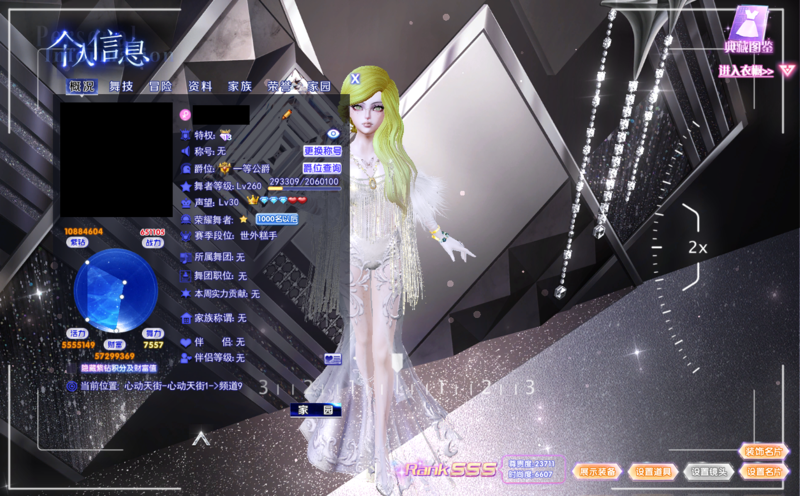Show the 家族 tab
The image size is (800, 496).
coord(240,87)
